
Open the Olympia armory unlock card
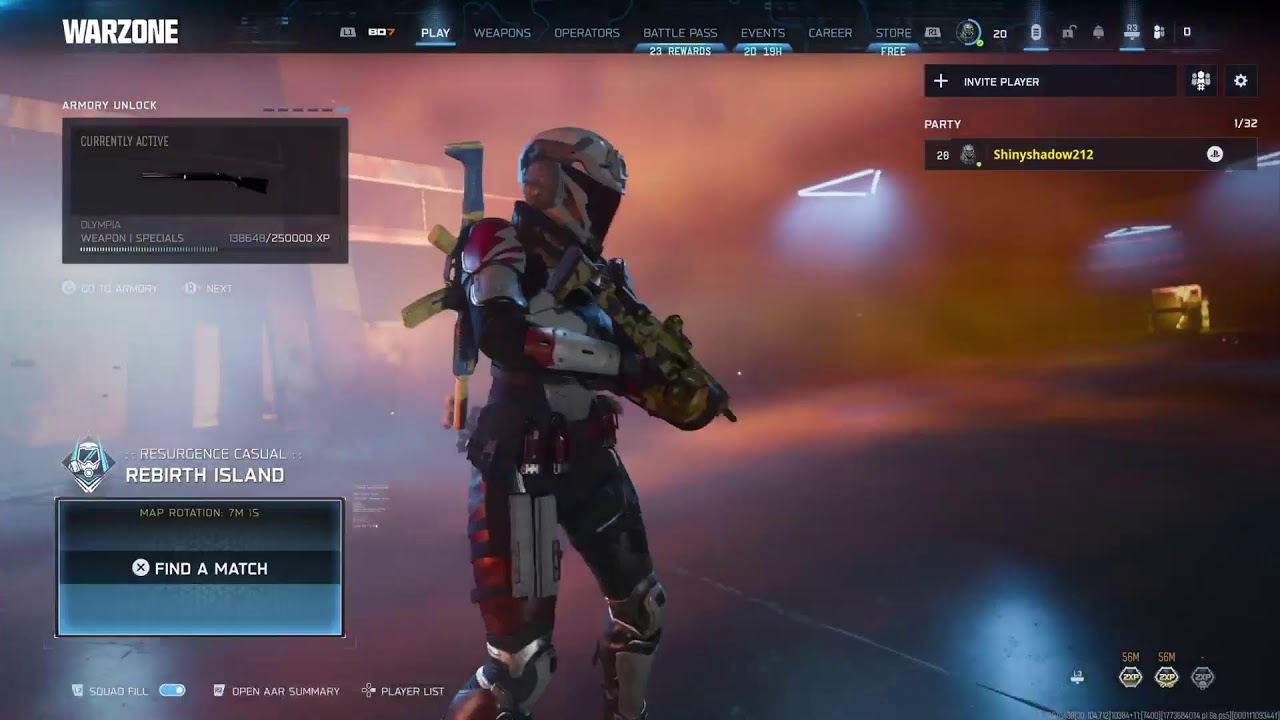[x=205, y=191]
